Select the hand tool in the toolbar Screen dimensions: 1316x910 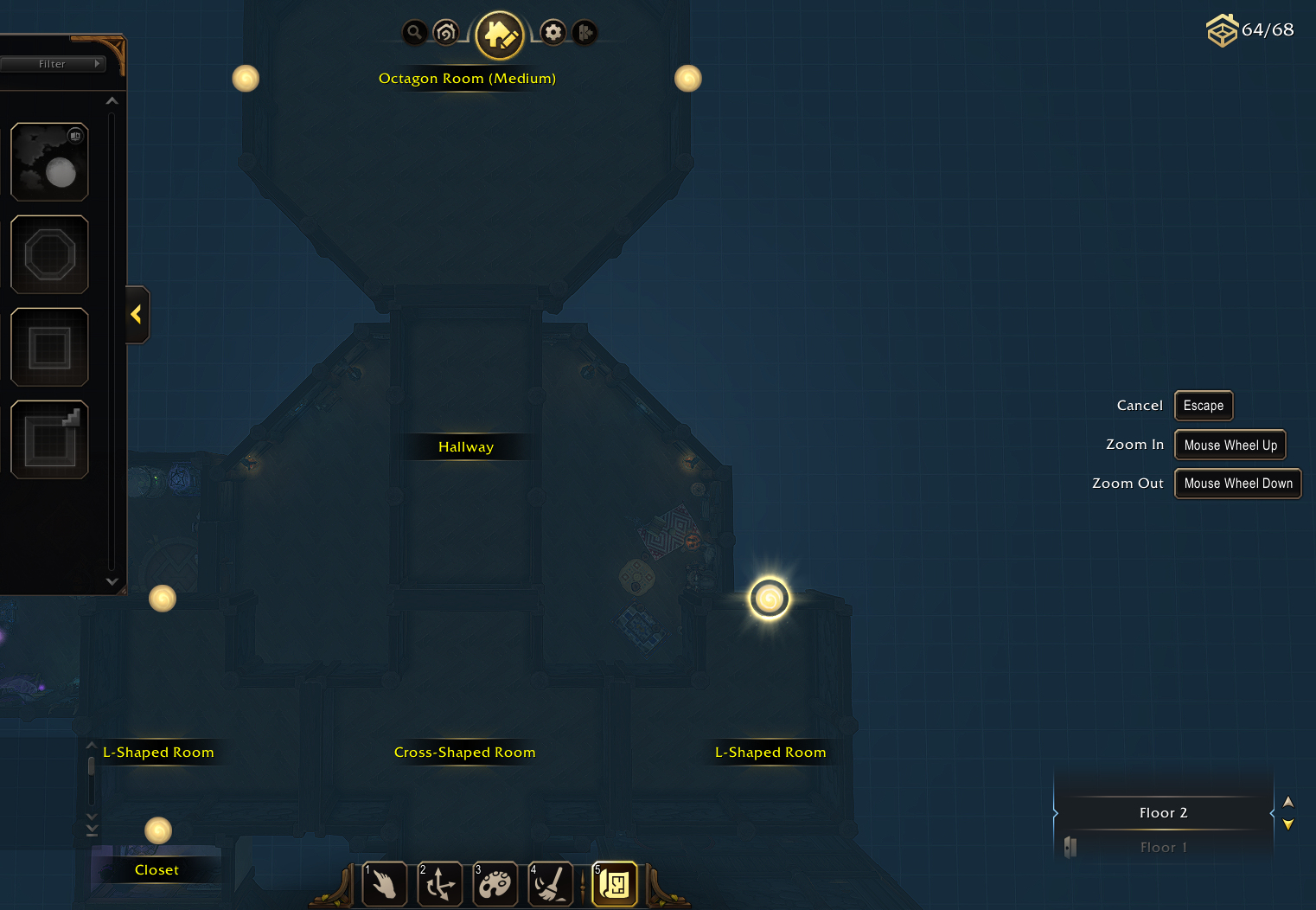coord(385,884)
